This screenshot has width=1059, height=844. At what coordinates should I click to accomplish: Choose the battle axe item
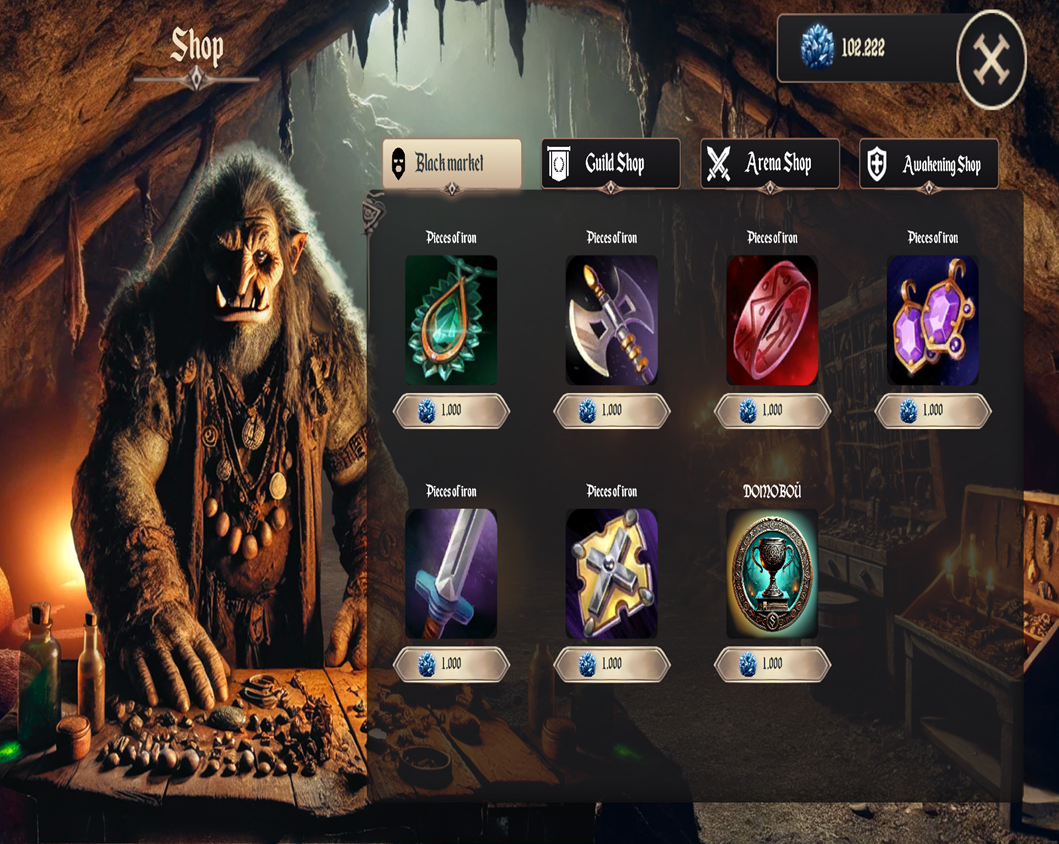pos(612,320)
